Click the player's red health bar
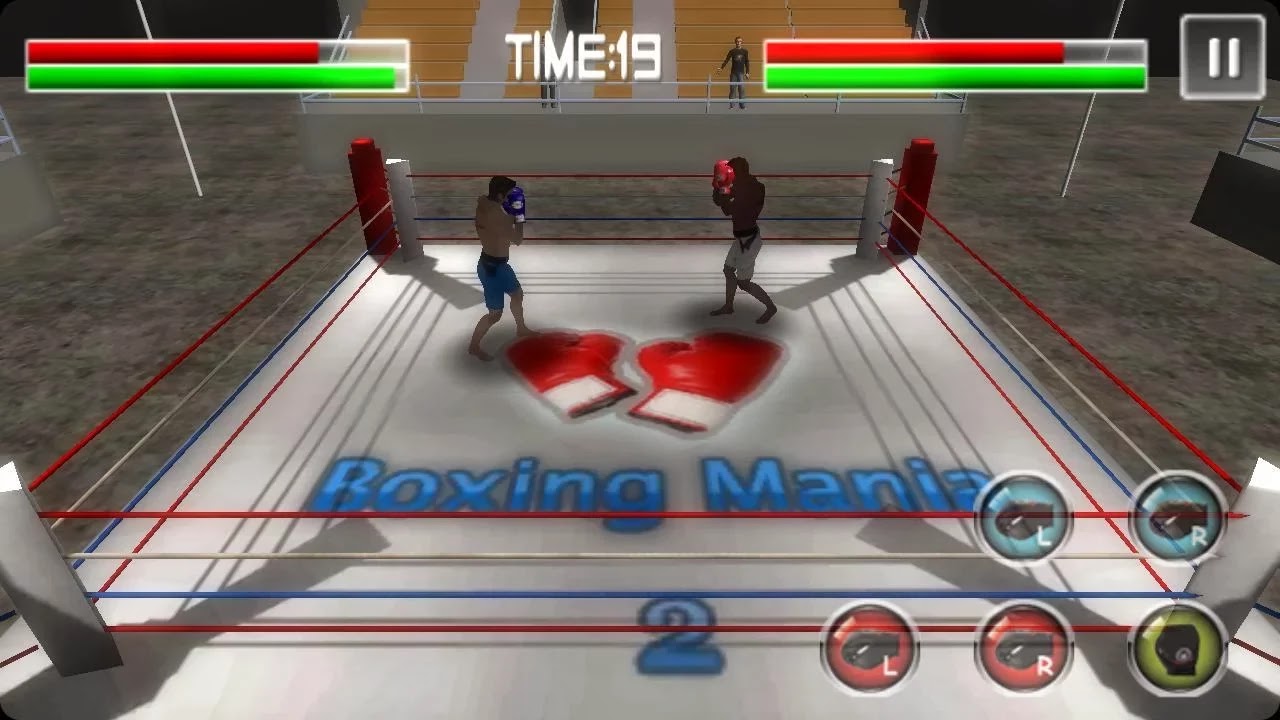This screenshot has height=720, width=1280. (170, 49)
